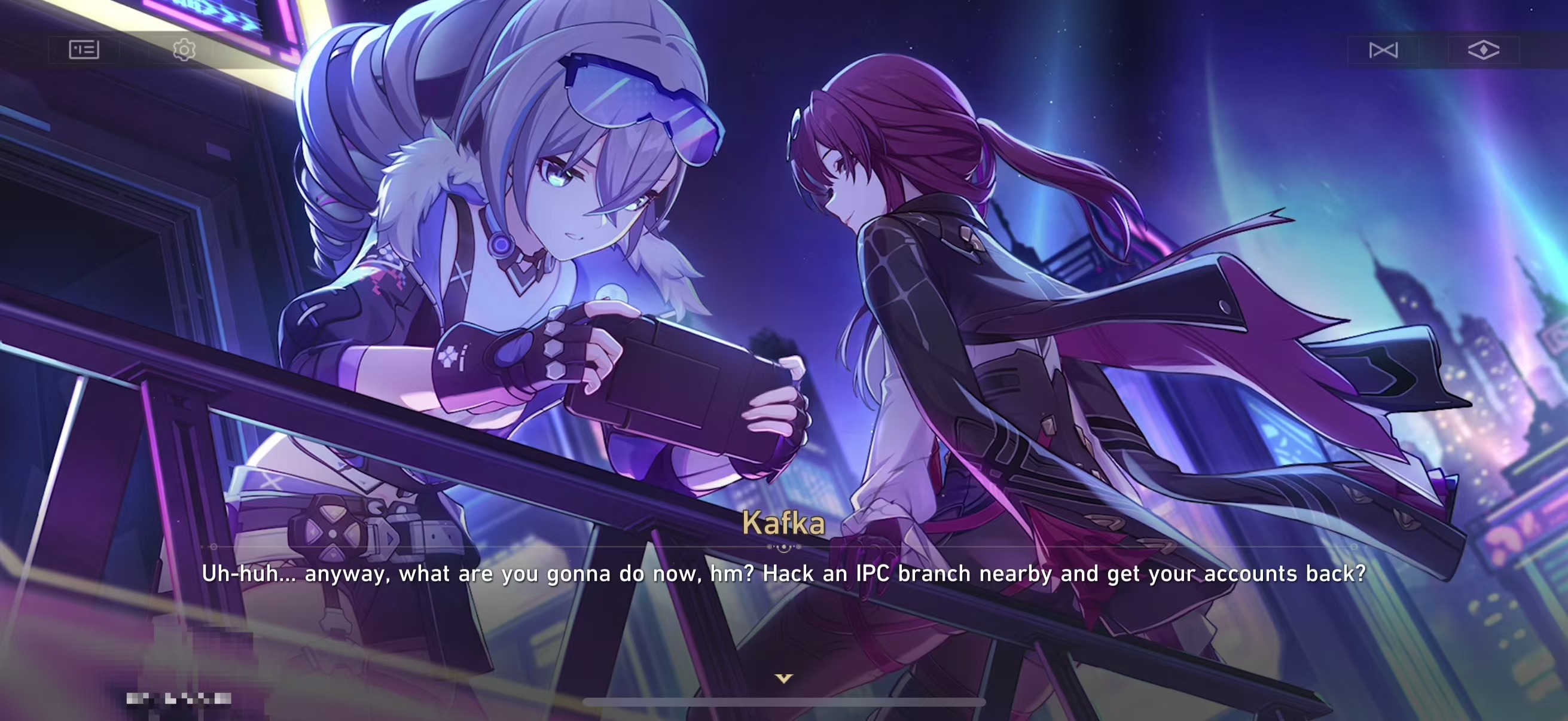Viewport: 1568px width, 721px height.
Task: Advance dialogue with the down arrow
Action: 783,678
